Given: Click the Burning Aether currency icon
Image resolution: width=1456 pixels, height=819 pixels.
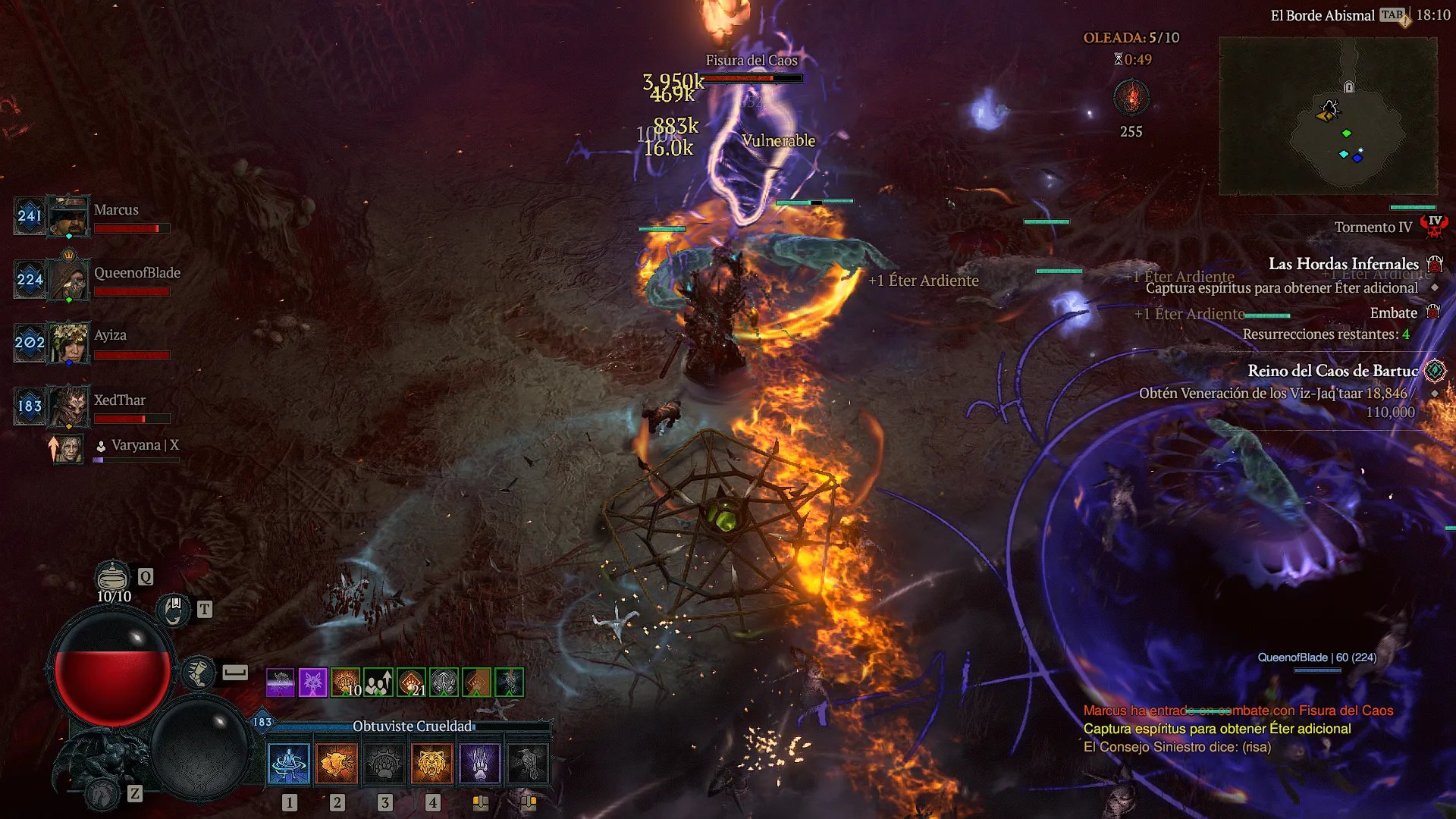Looking at the screenshot, I should [1131, 99].
